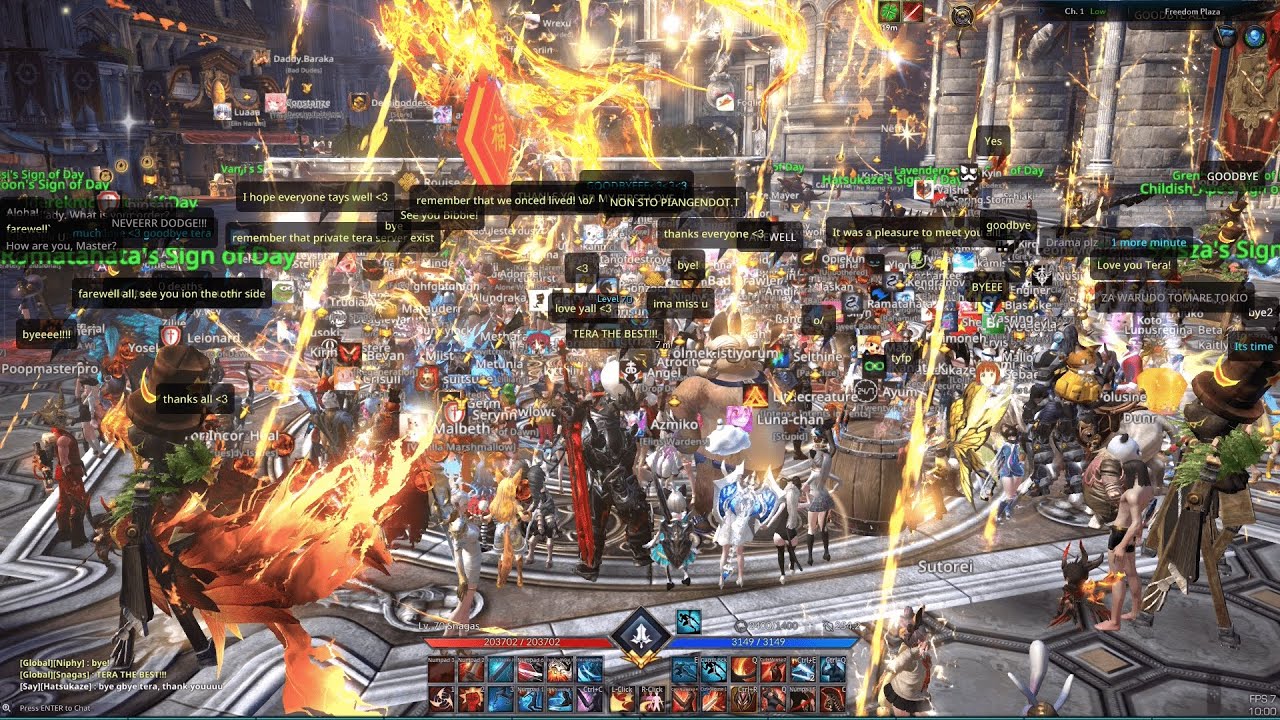Click the round shield compass icon at top

[x=963, y=15]
